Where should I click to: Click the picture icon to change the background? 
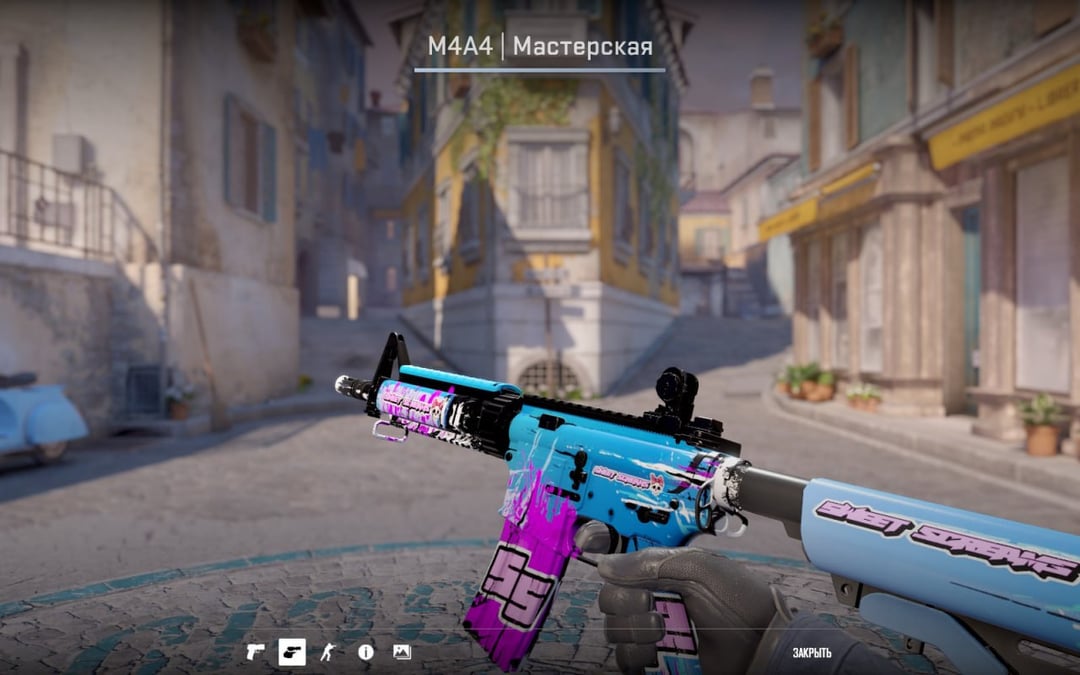coord(402,652)
